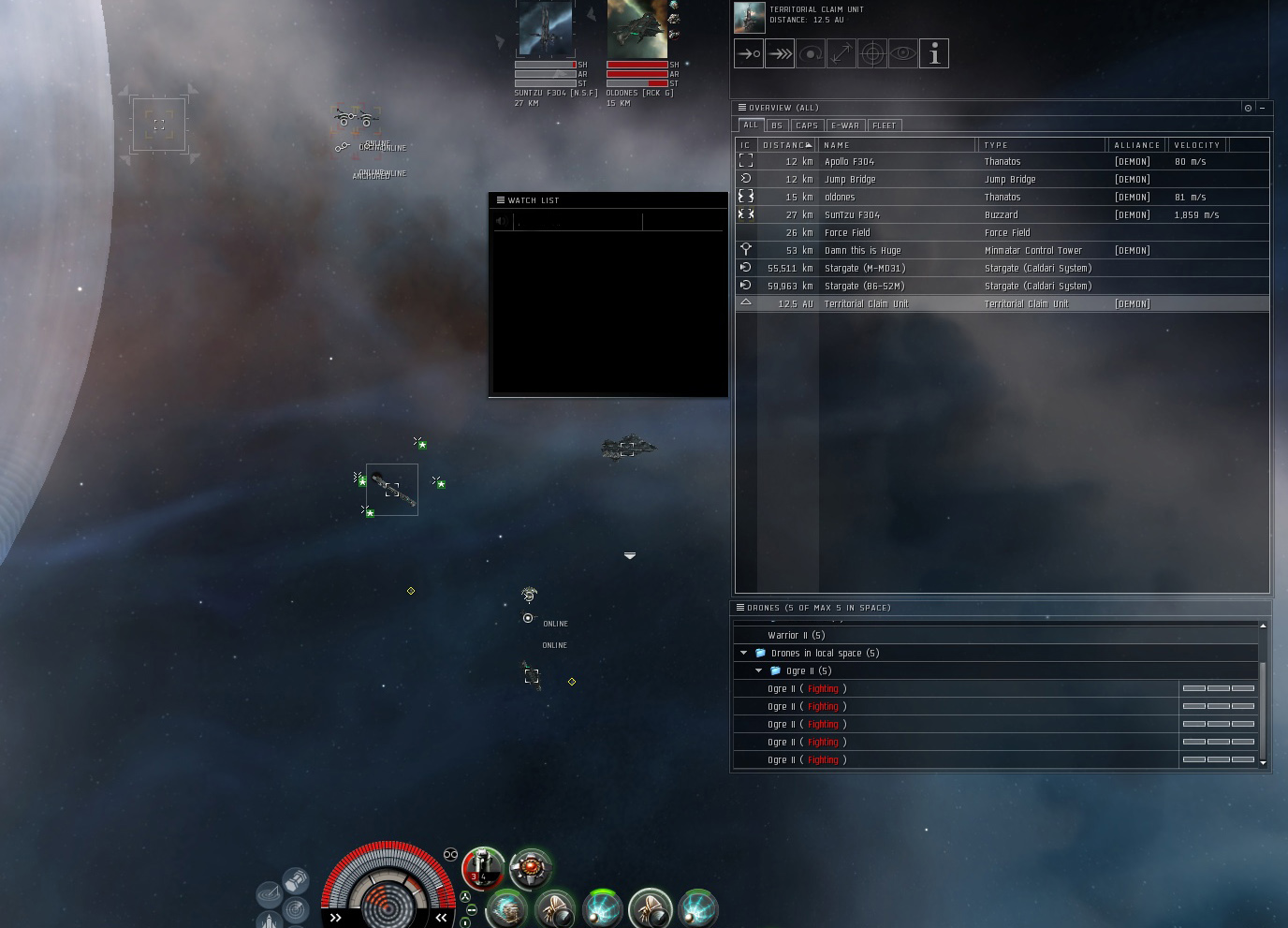1288x928 pixels.
Task: Open the CAPS overview tab
Action: pyautogui.click(x=807, y=125)
